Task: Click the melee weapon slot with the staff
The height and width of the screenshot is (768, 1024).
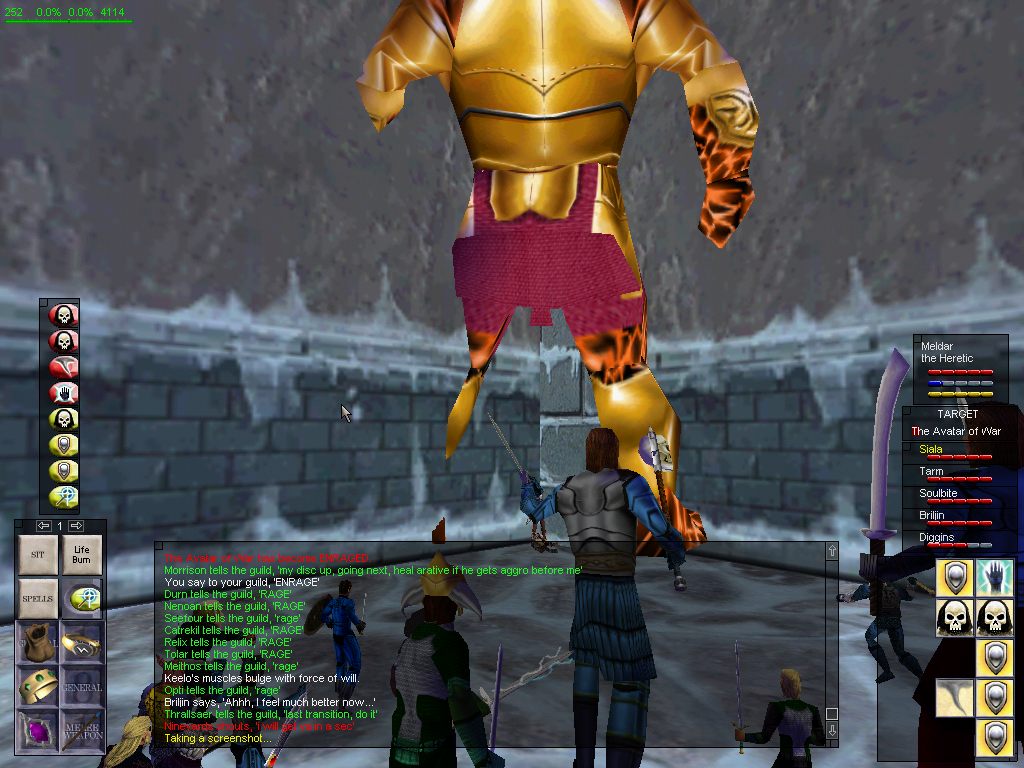Action: (x=81, y=730)
